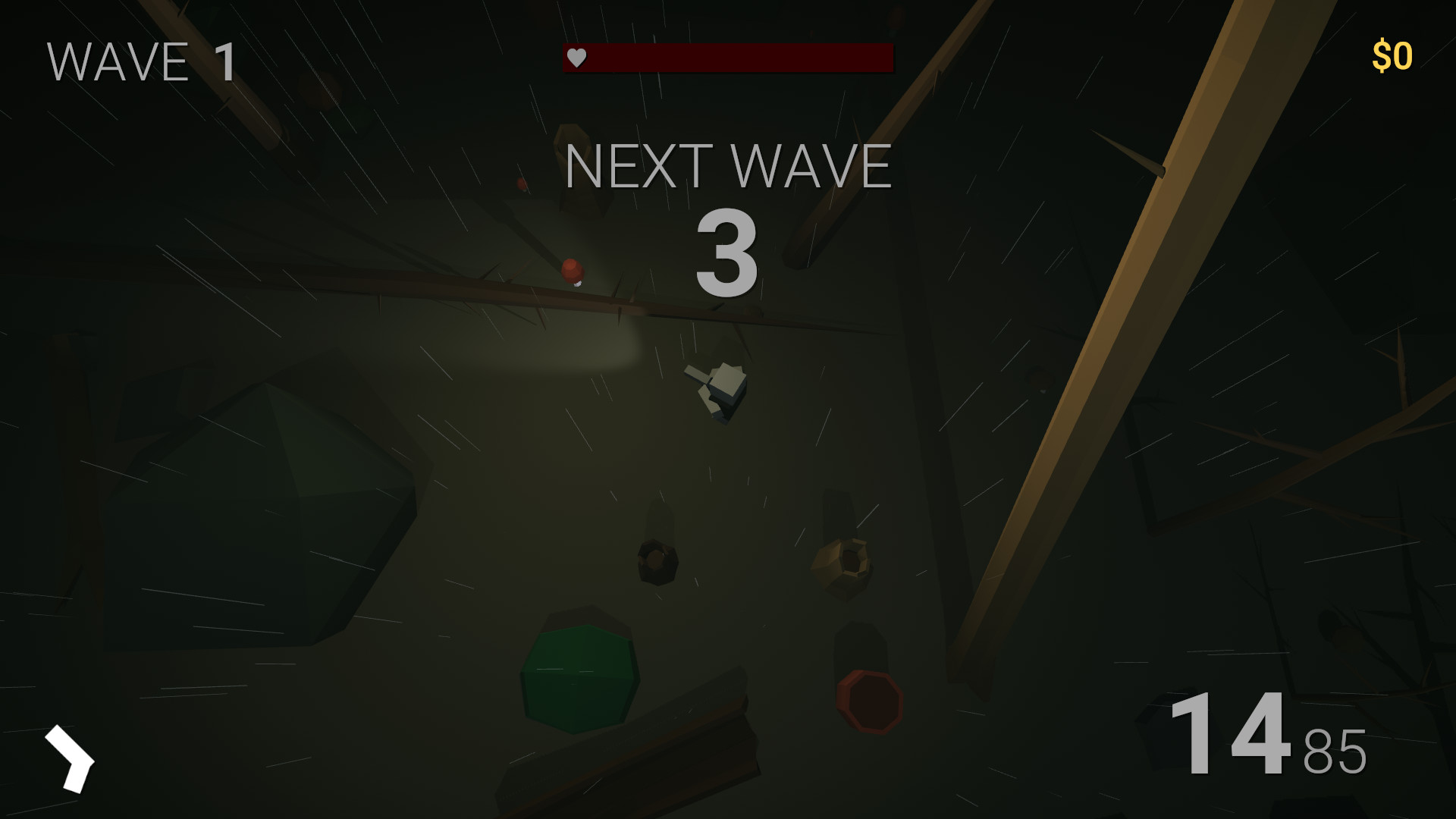Viewport: 1456px width, 819px height.
Task: Select the player character with the gun
Action: [x=720, y=391]
